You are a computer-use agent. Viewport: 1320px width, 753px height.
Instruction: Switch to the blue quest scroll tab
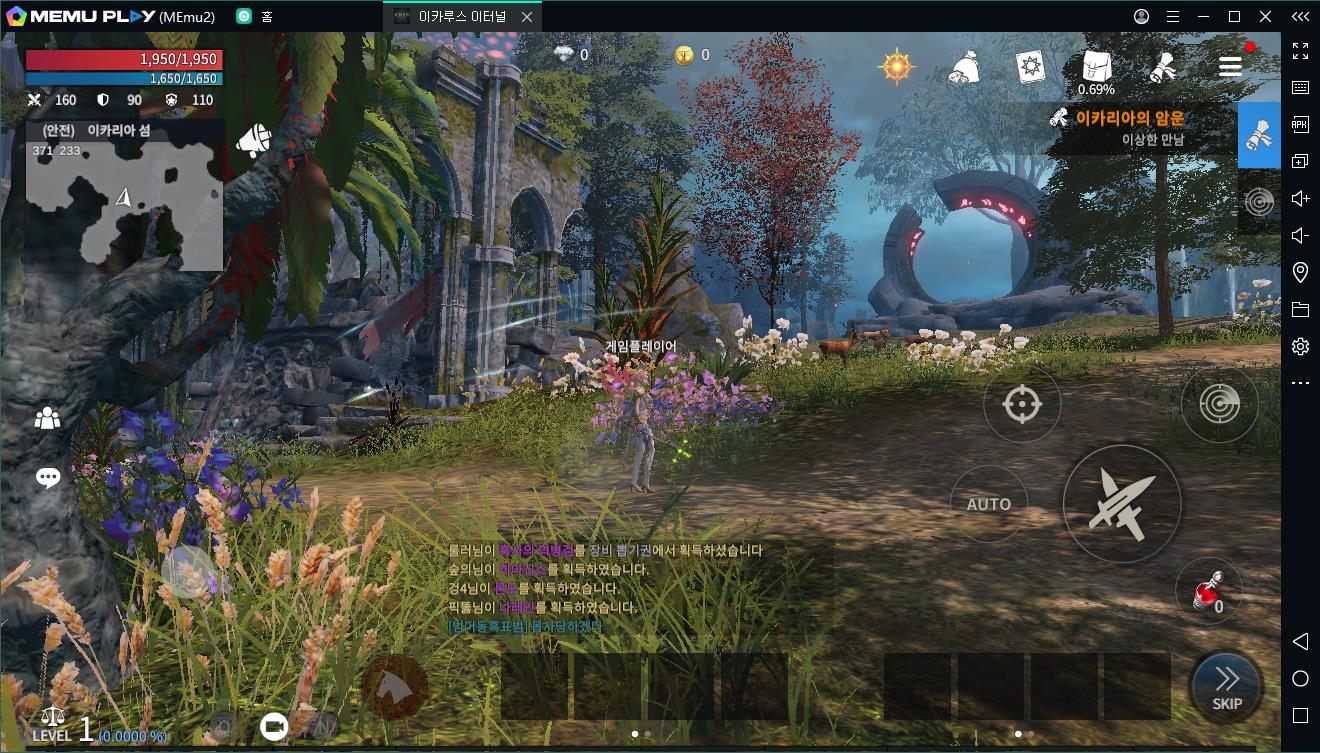[x=1259, y=135]
